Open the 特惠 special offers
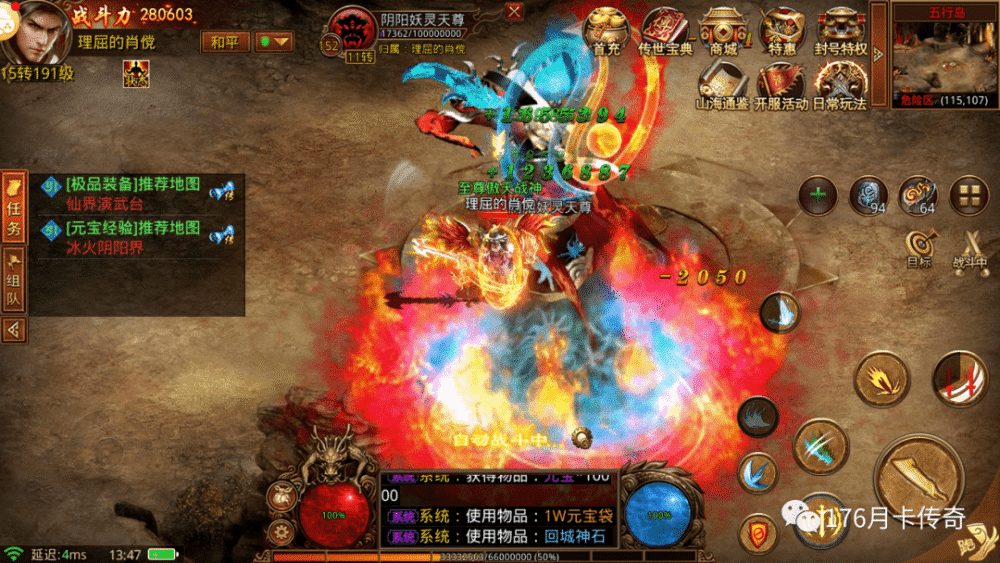1000x563 pixels. point(782,31)
